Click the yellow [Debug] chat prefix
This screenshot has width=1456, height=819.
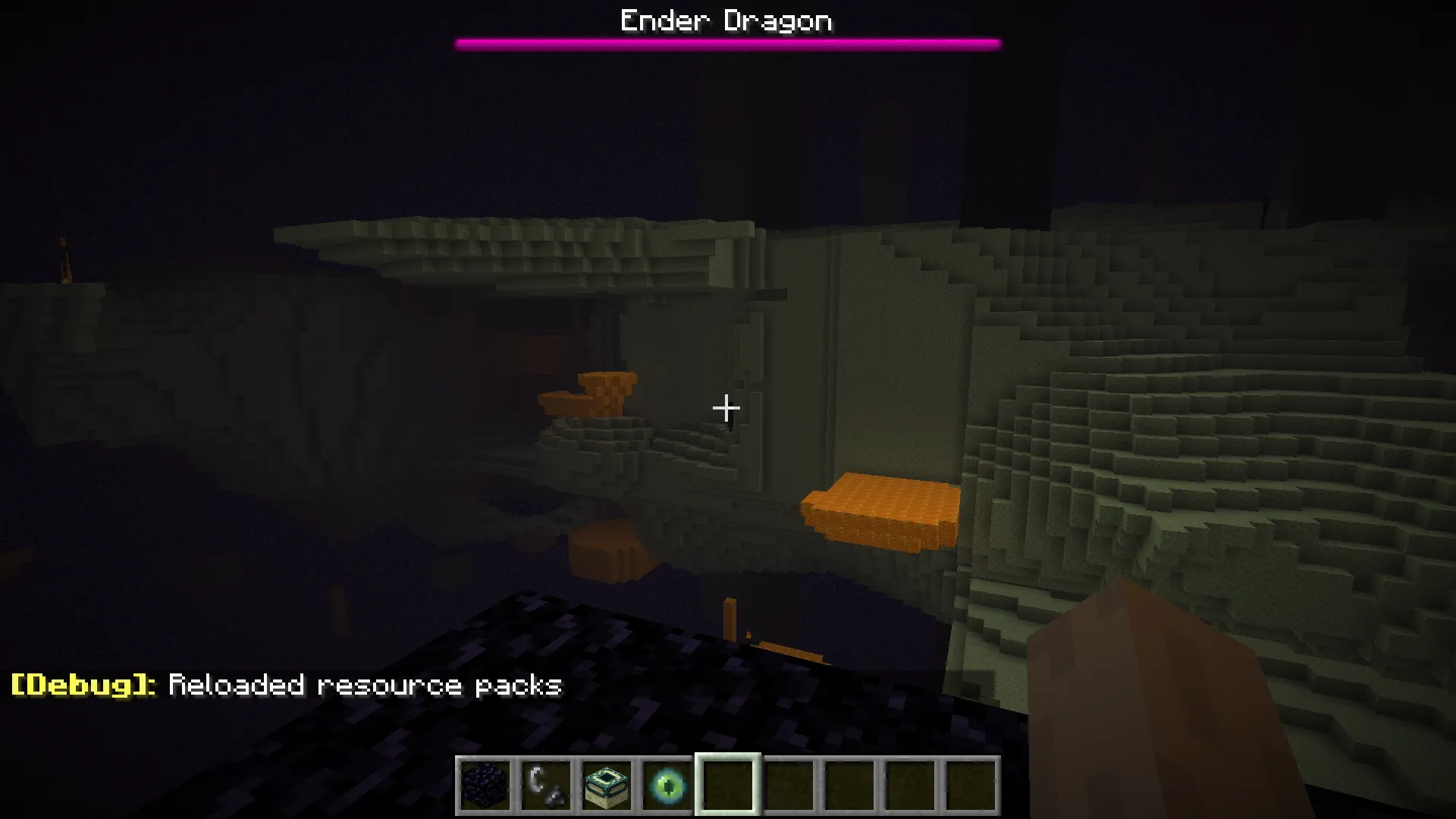tap(76, 685)
